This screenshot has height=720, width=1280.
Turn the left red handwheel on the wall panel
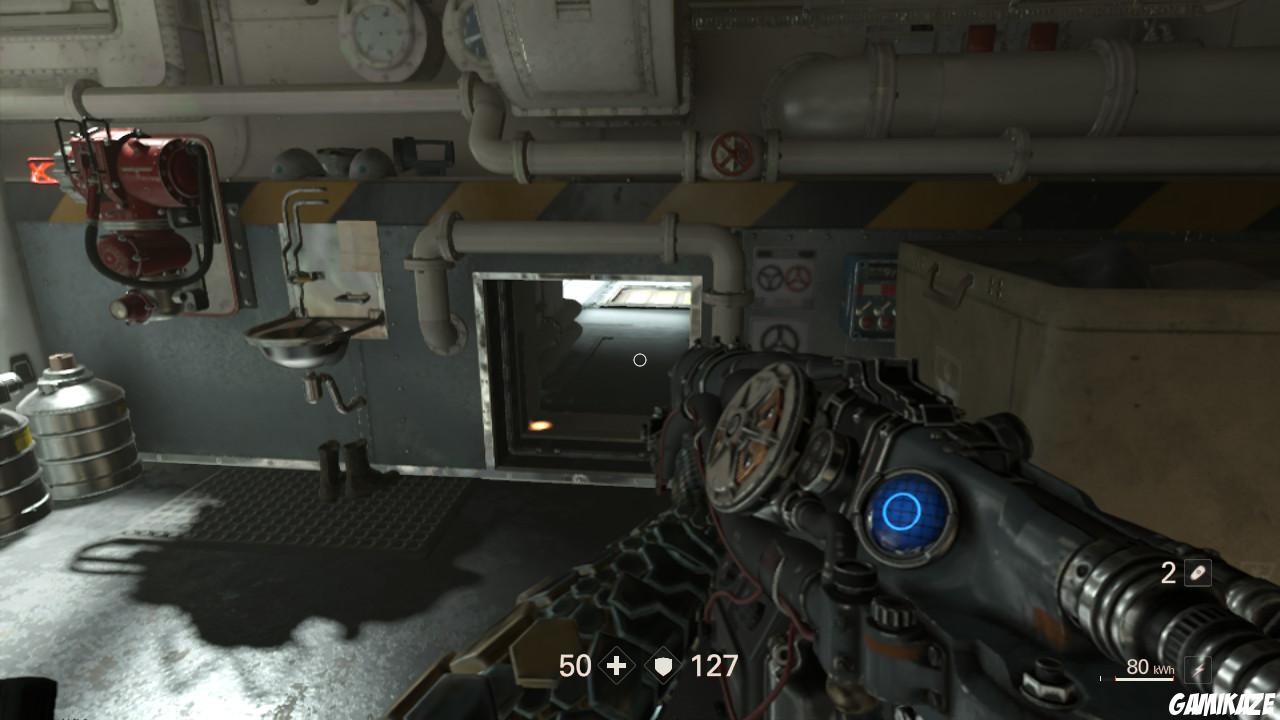point(768,279)
